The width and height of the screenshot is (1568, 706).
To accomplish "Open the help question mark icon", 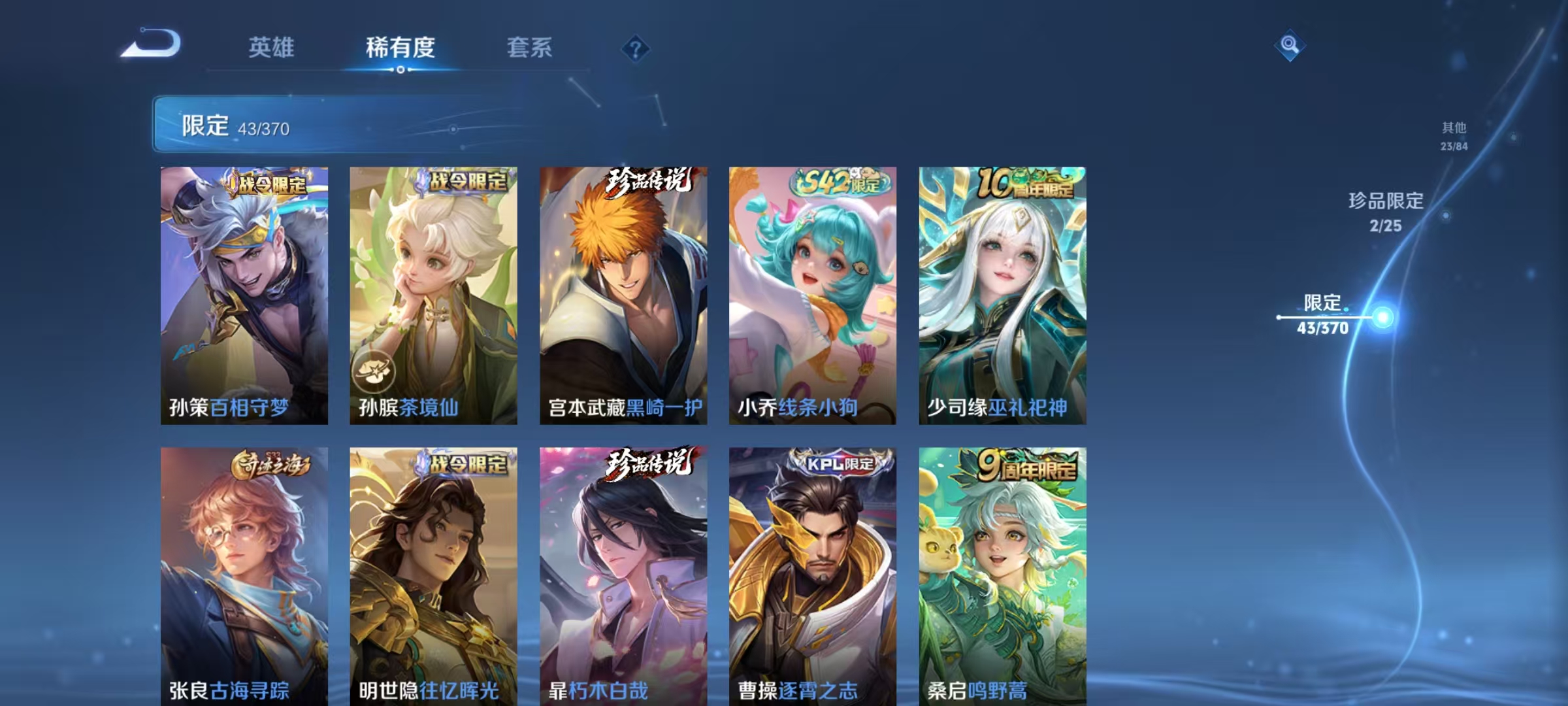I will point(635,49).
